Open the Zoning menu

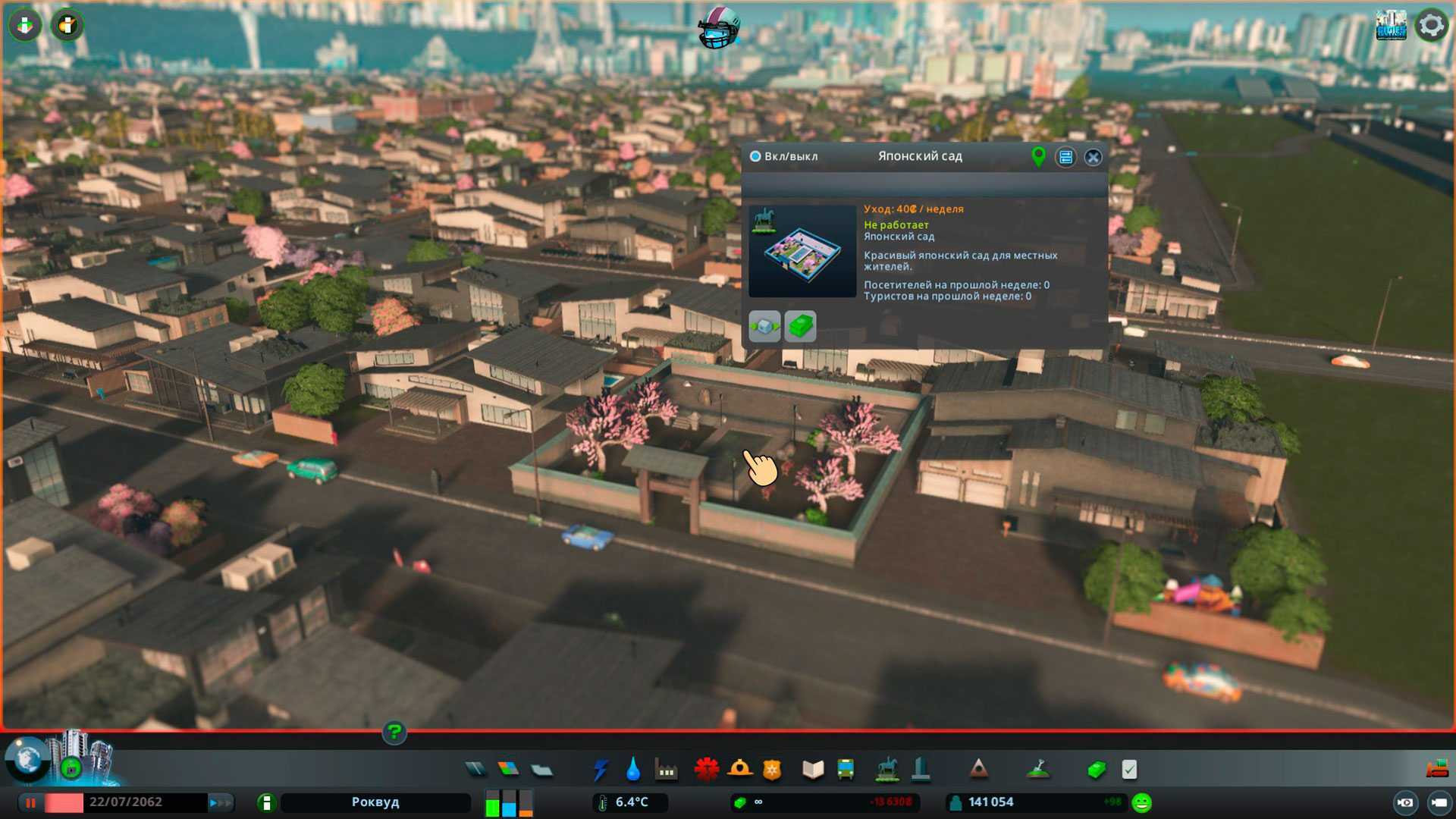[x=508, y=770]
